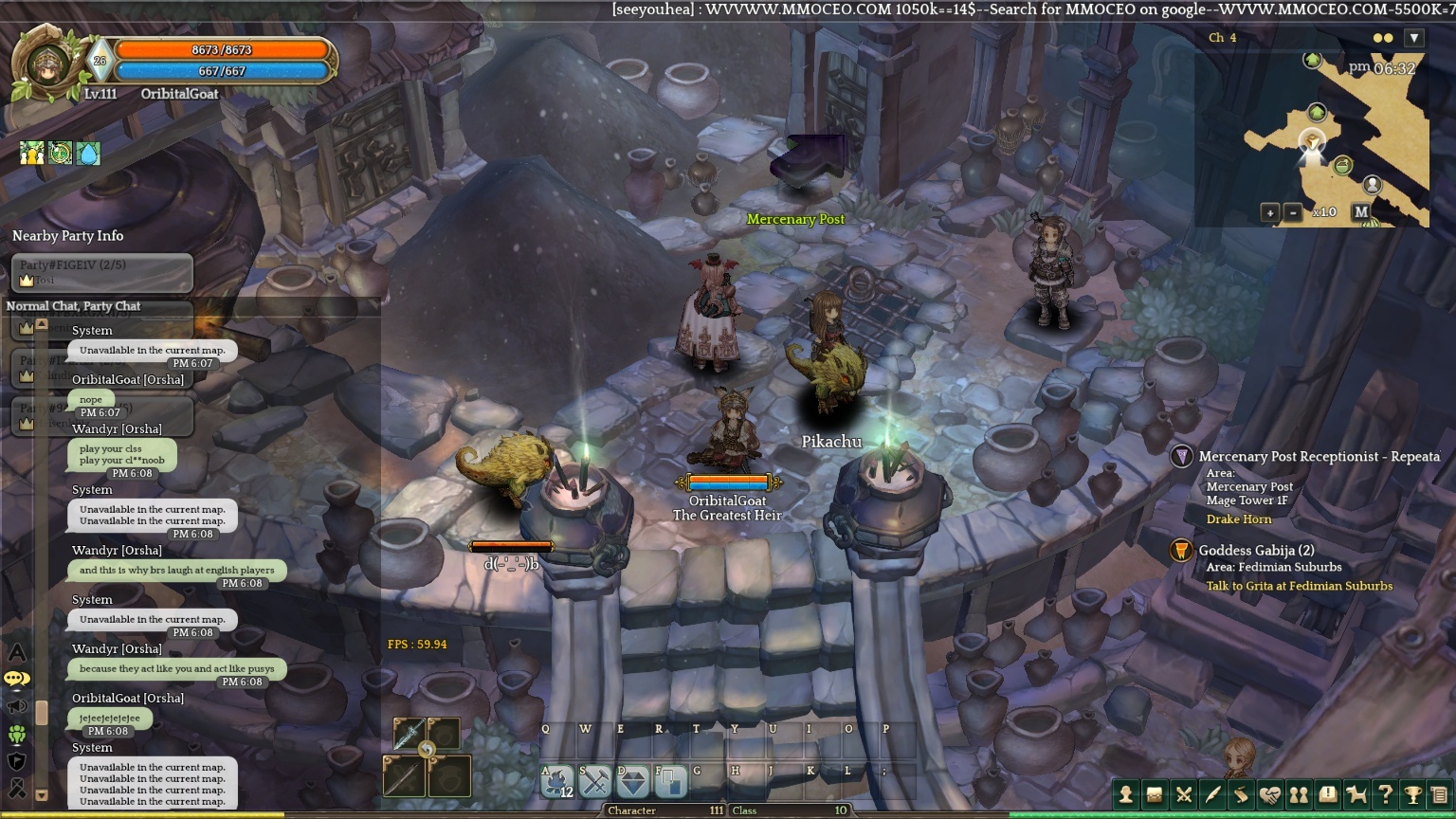
Task: Open the trophy achievements icon
Action: coord(1413,795)
